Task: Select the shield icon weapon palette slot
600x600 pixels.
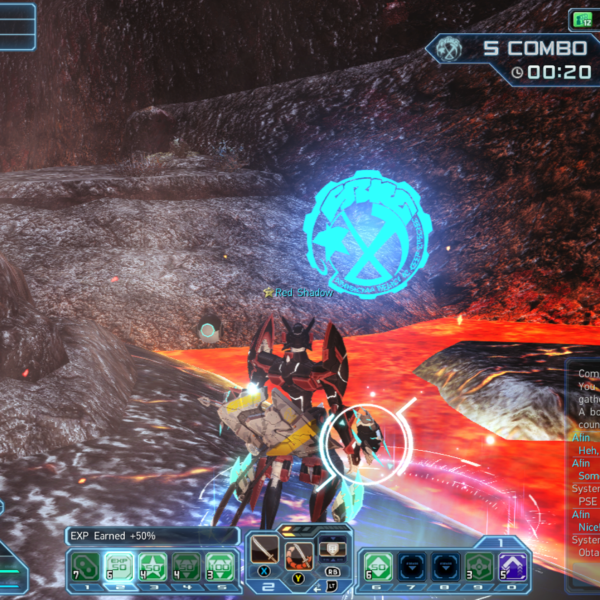Action: click(x=331, y=548)
